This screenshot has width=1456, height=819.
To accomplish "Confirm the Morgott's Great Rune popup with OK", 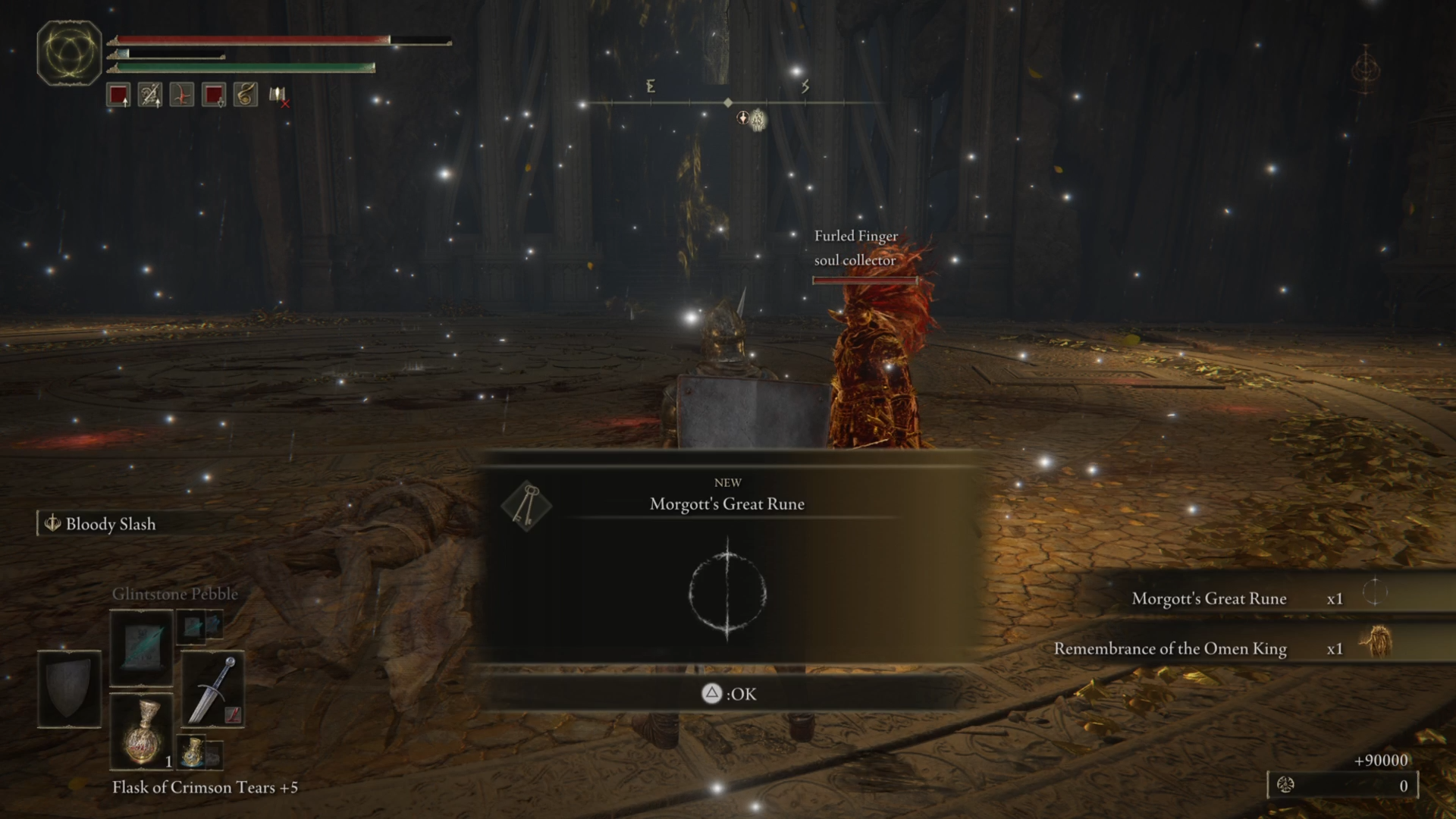I will [x=729, y=694].
